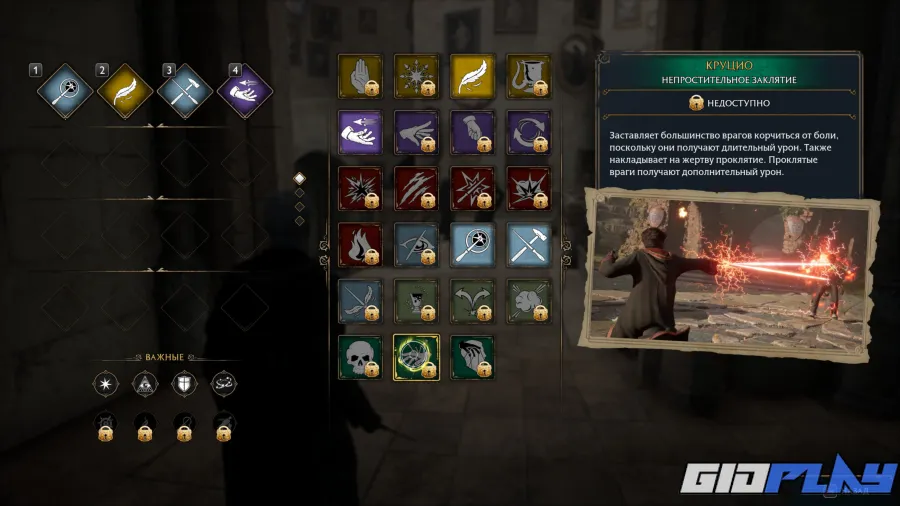
Task: Pick the Reparo crossed hammers spell in grid
Action: point(527,243)
